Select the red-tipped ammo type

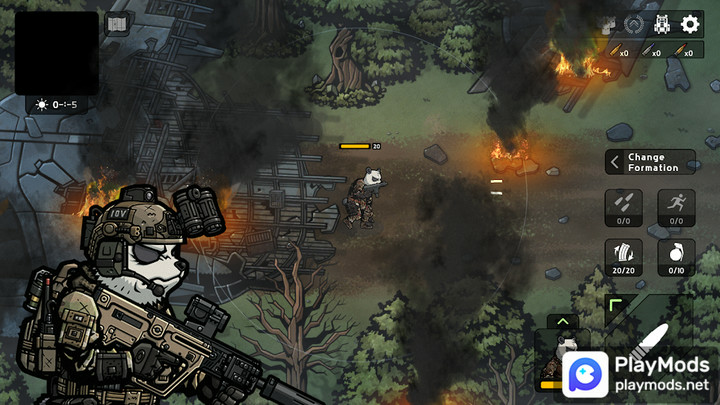682,51
